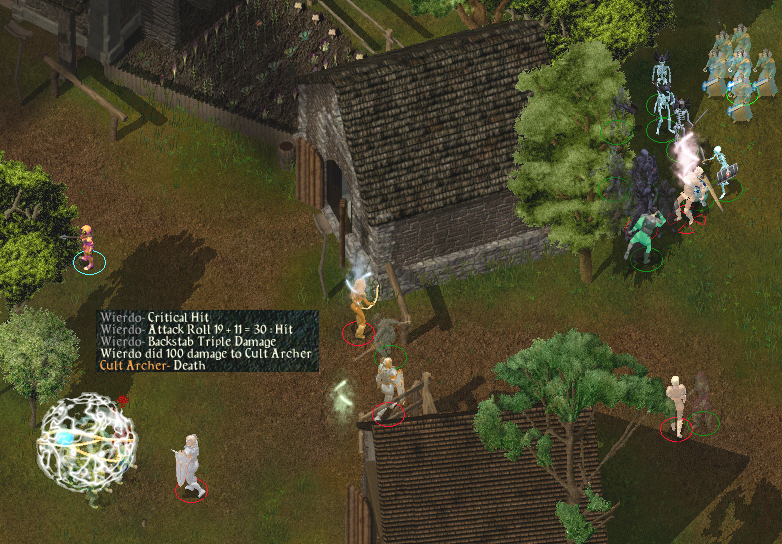Select the pink-clad party member with green circle

(x=88, y=246)
